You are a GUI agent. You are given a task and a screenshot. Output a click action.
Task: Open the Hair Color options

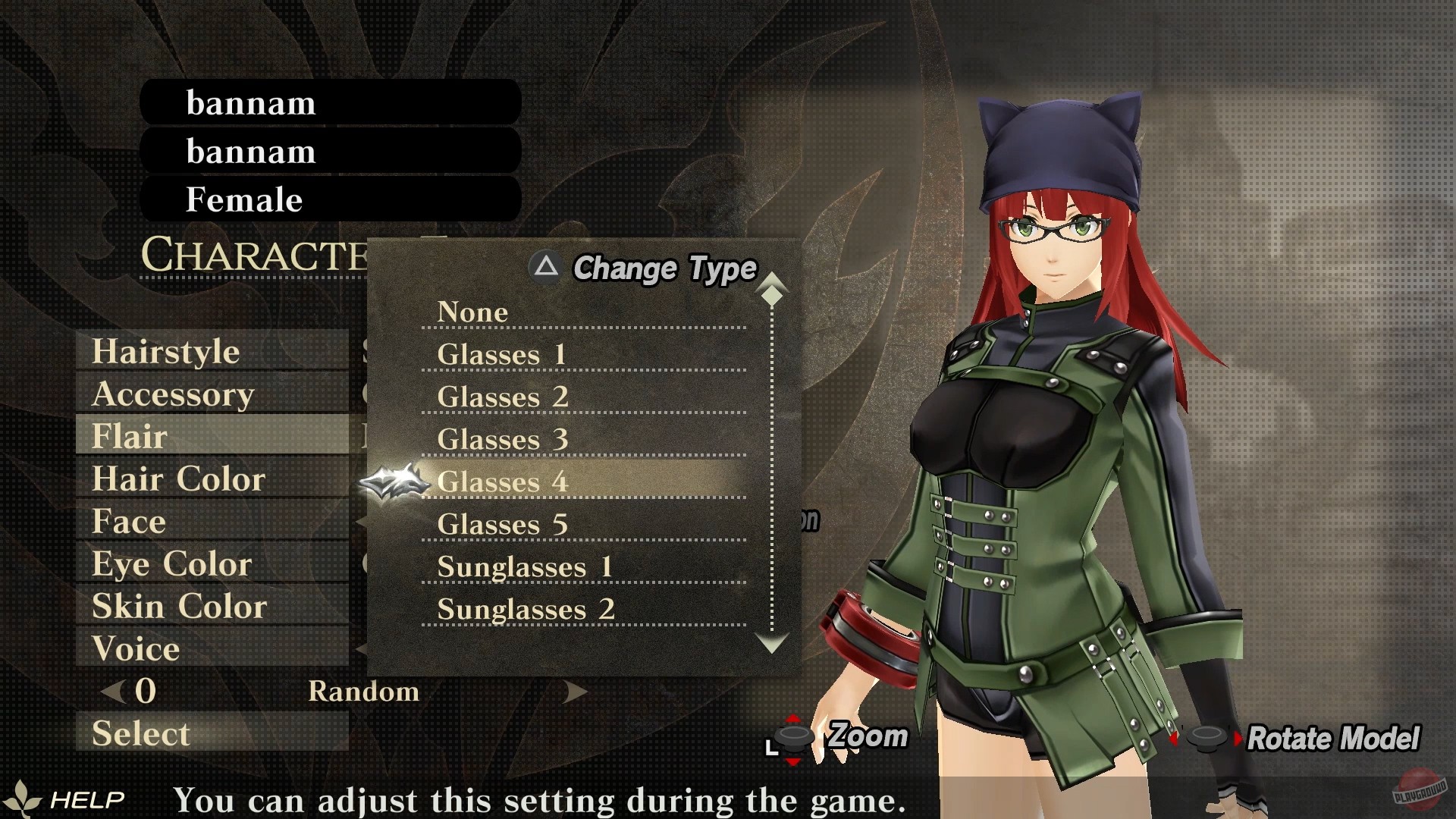177,479
